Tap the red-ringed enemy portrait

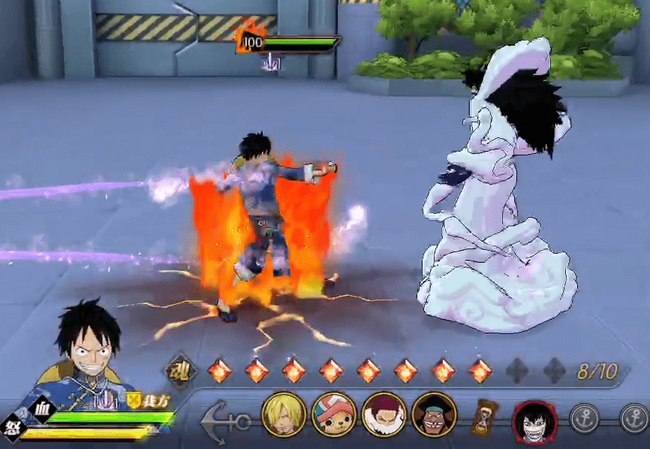534,419
